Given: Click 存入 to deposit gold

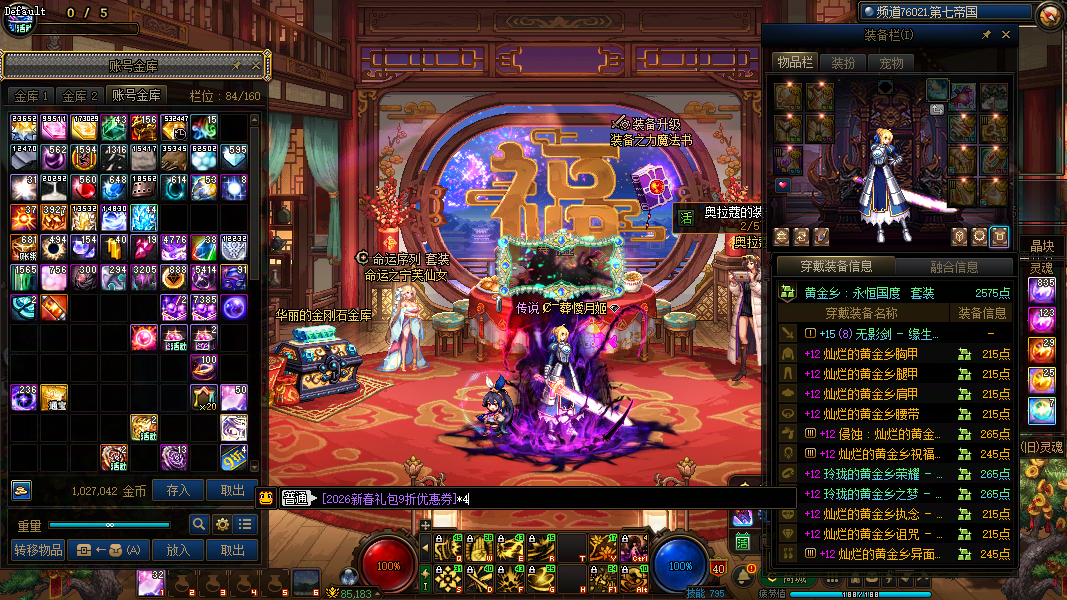Looking at the screenshot, I should tap(178, 491).
